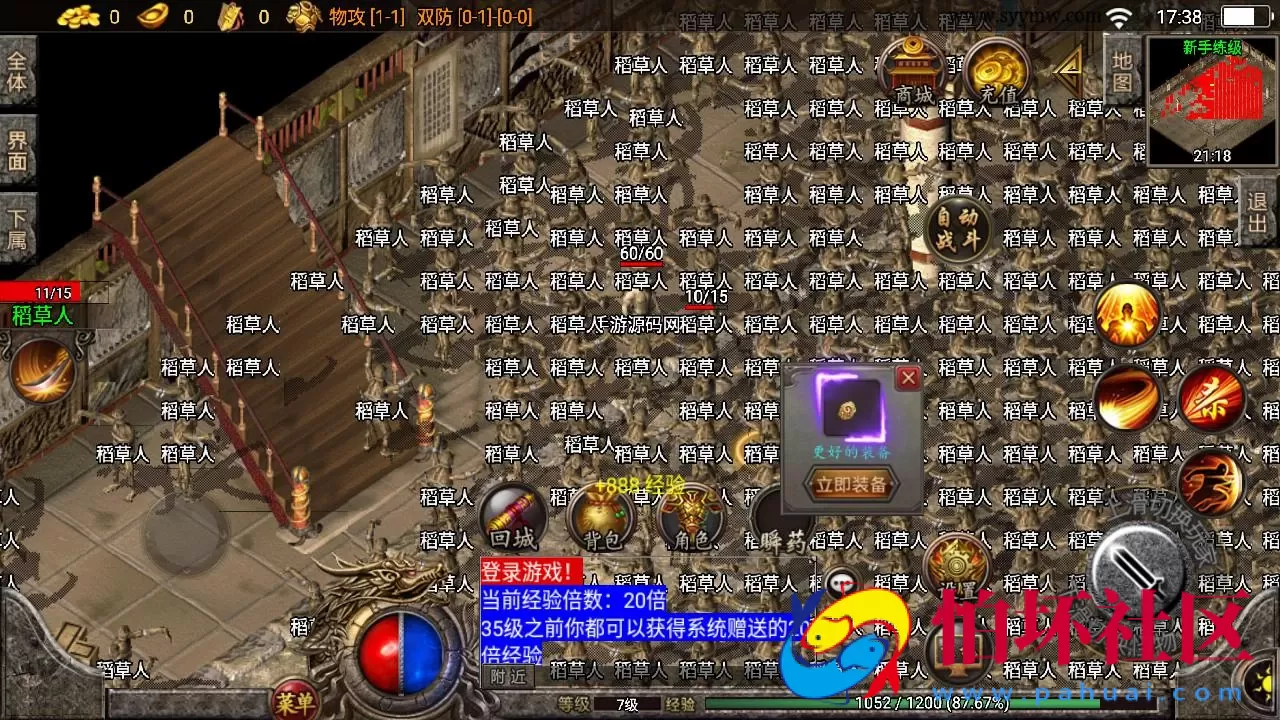Cast the red 杀 skill

[x=1211, y=398]
